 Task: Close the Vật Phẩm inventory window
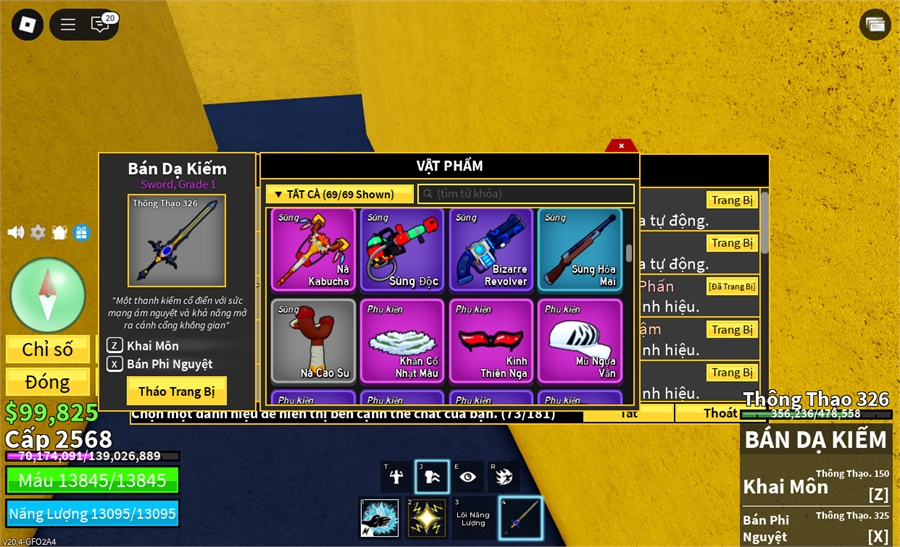coord(621,146)
